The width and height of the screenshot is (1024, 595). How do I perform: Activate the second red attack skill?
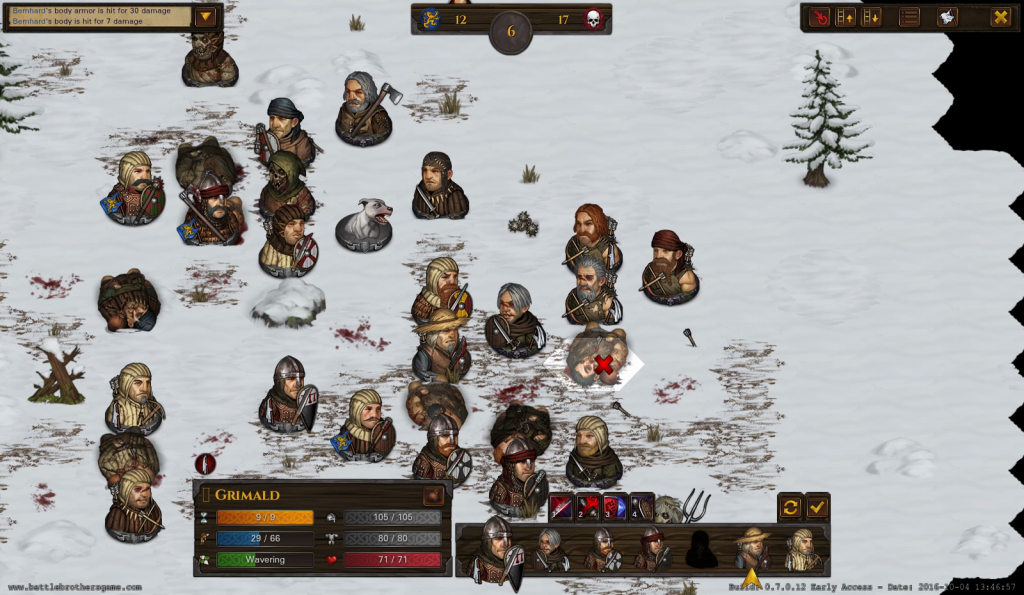[x=588, y=507]
